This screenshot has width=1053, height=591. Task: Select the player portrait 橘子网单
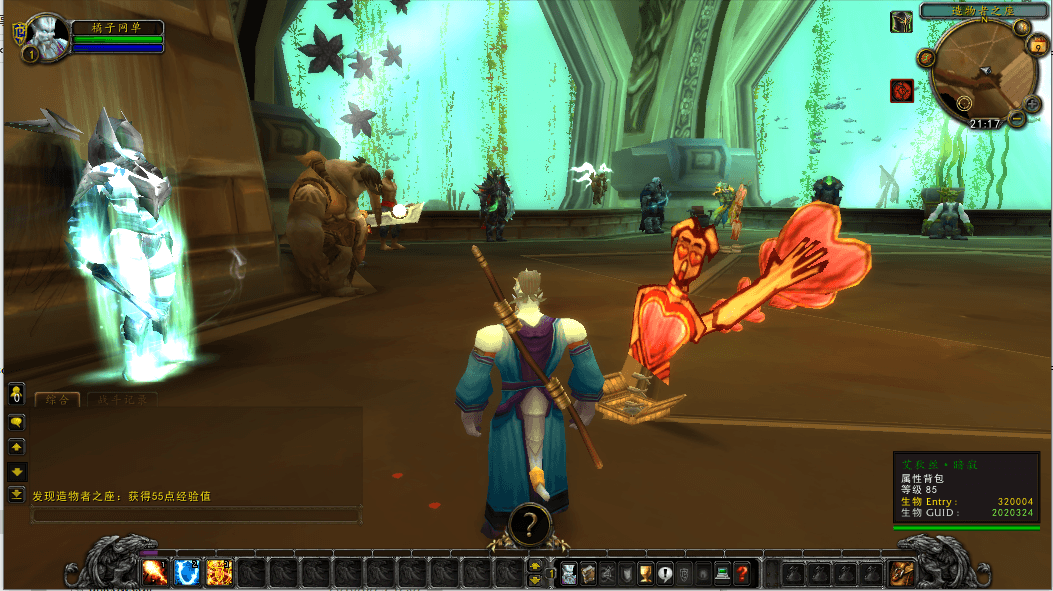(45, 37)
